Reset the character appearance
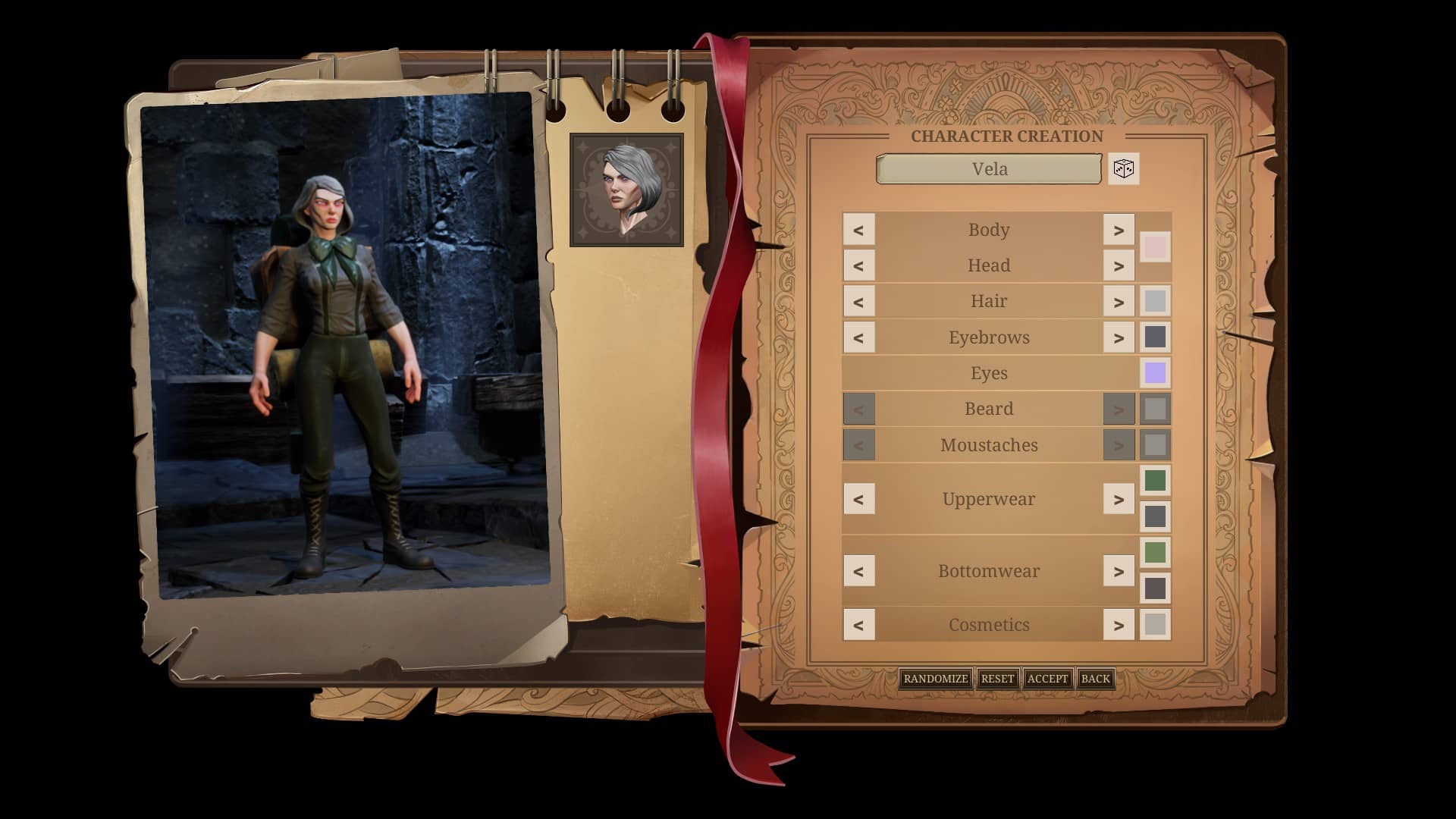This screenshot has width=1456, height=819. (997, 679)
